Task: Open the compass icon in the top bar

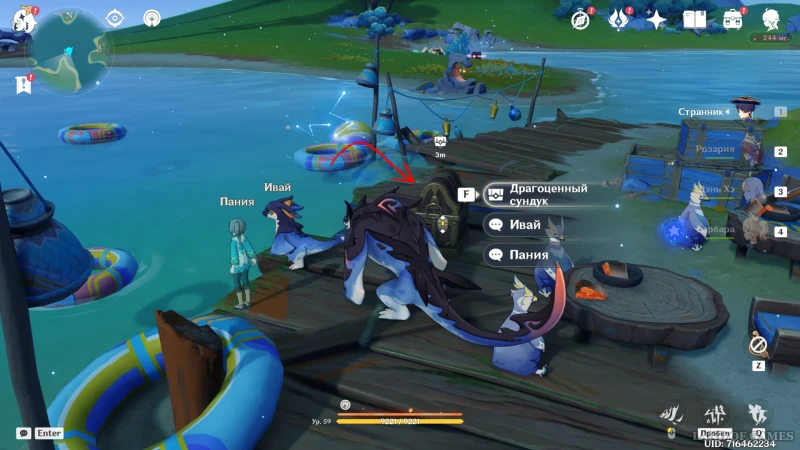Action: [580, 19]
